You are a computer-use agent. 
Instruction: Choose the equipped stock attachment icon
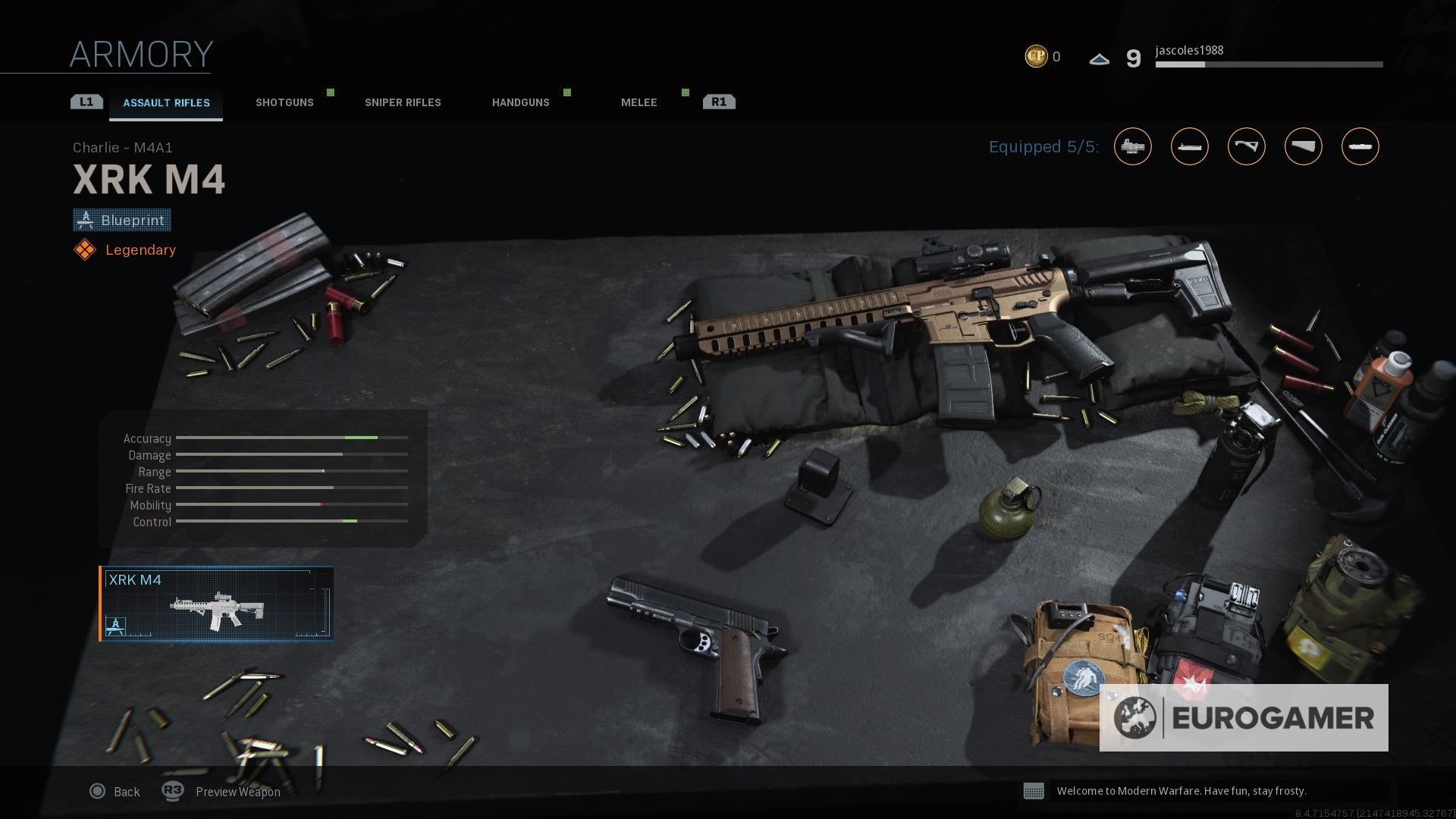click(1303, 146)
